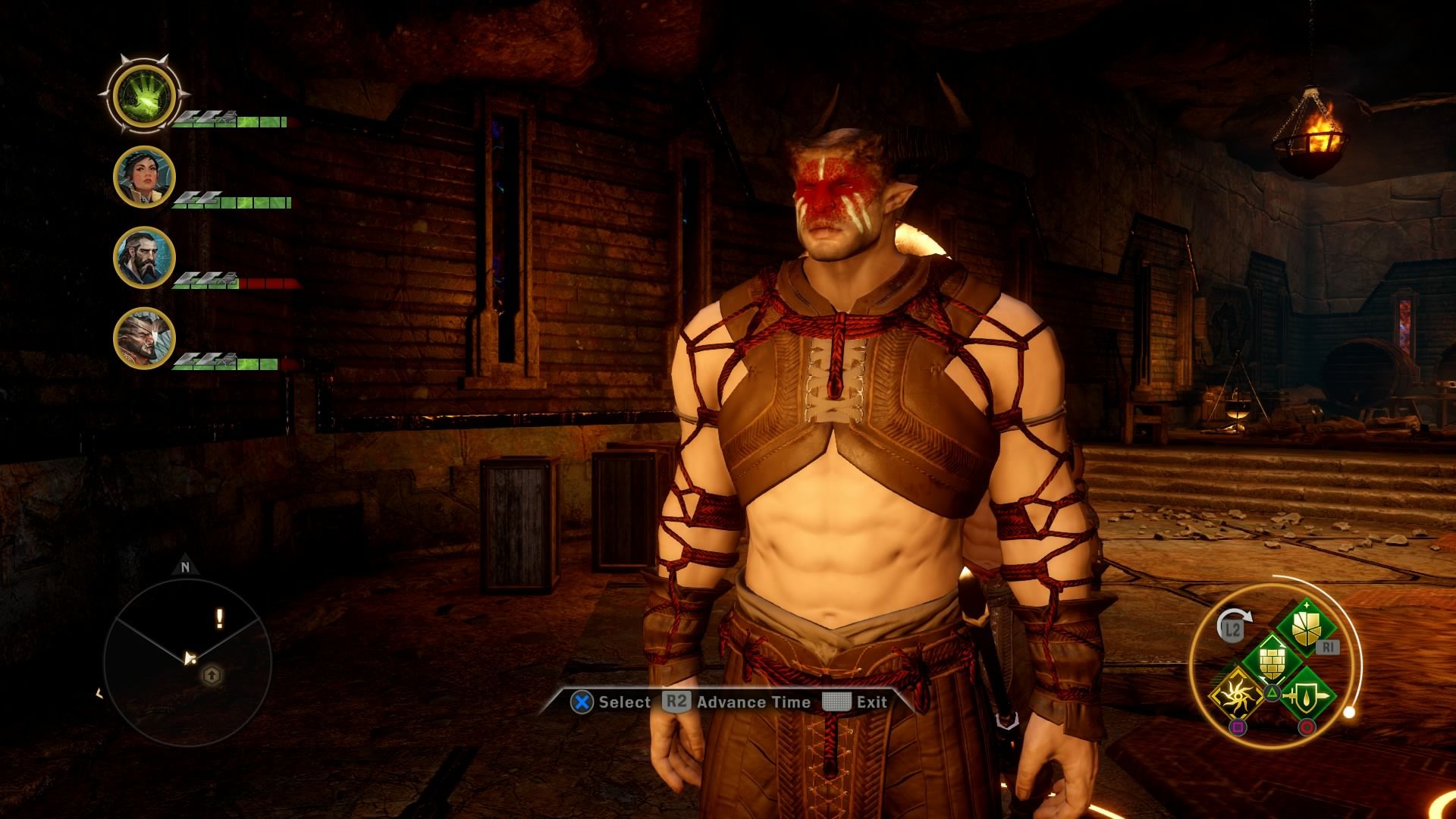This screenshot has width=1456, height=819.
Task: Click the exclamation quest marker on minimap
Action: pos(220,619)
